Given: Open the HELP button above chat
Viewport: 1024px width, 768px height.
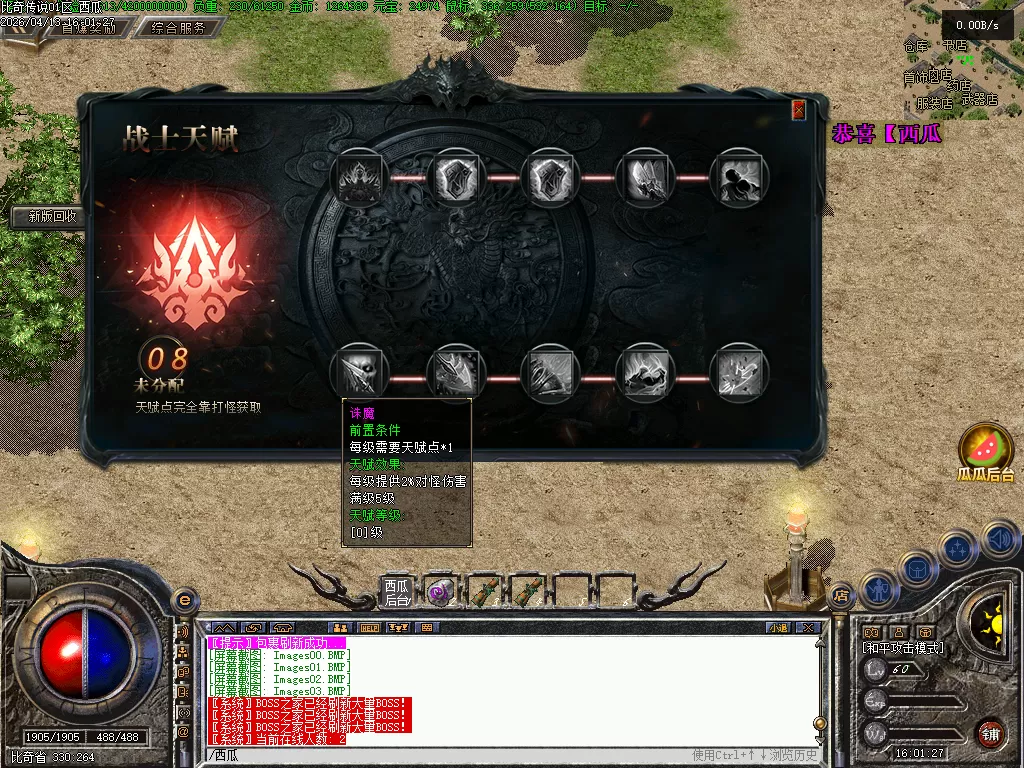Looking at the screenshot, I should (370, 627).
